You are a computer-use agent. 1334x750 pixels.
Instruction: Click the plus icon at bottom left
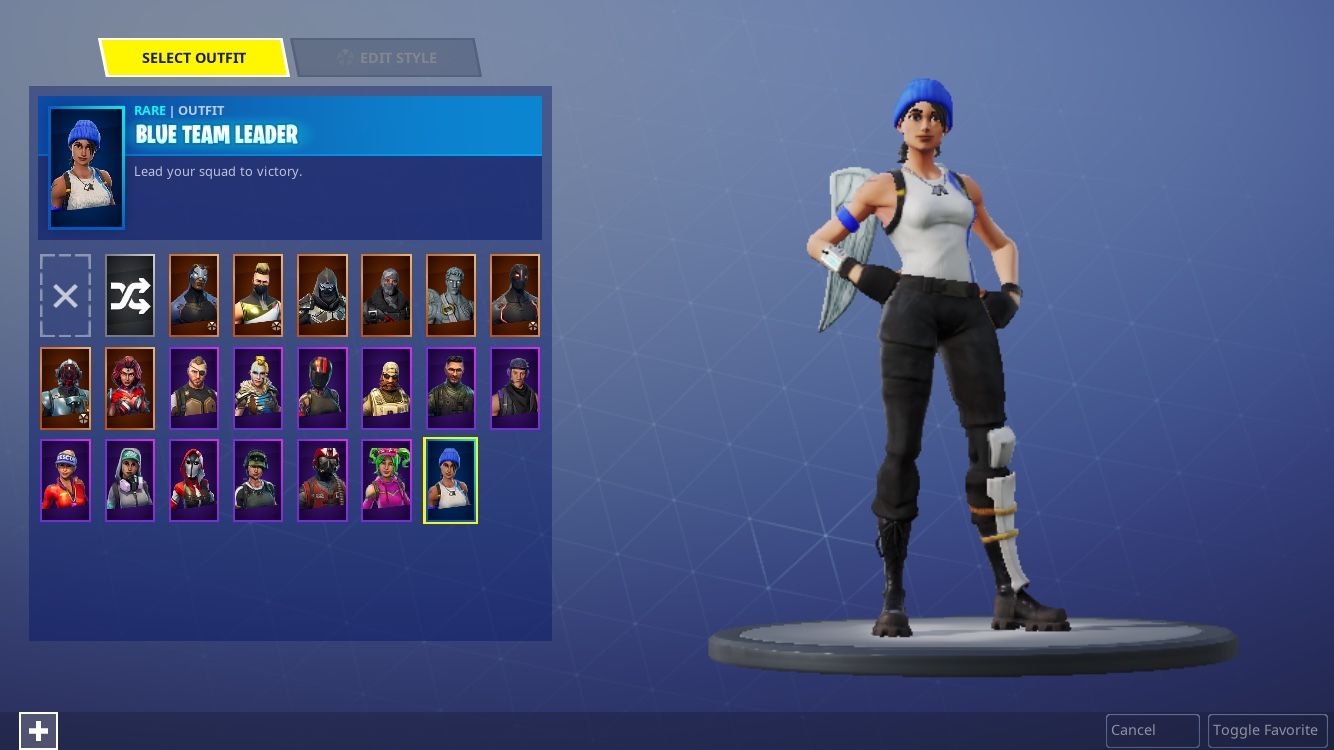(x=38, y=730)
